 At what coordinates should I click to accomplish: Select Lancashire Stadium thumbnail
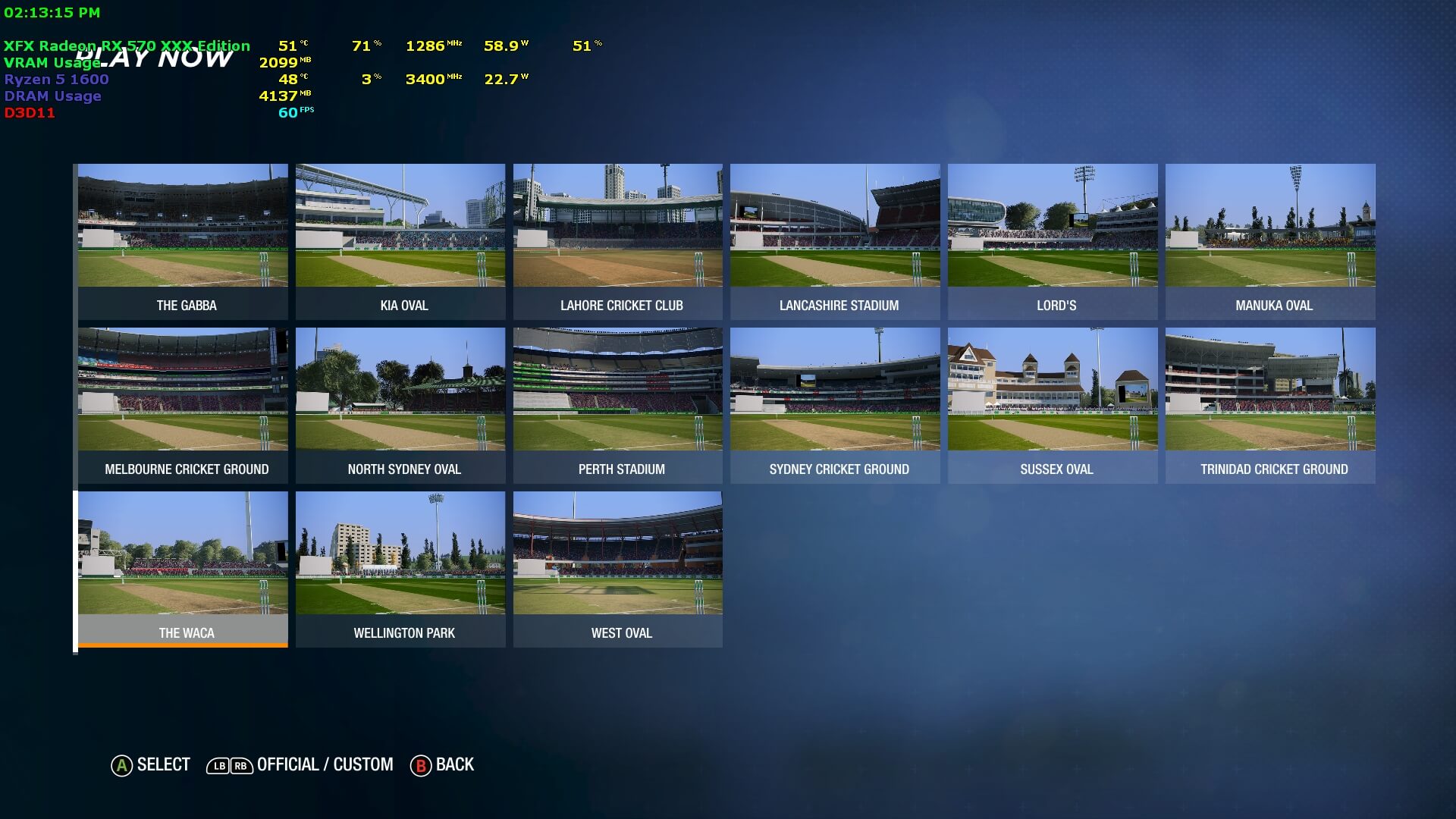point(835,241)
